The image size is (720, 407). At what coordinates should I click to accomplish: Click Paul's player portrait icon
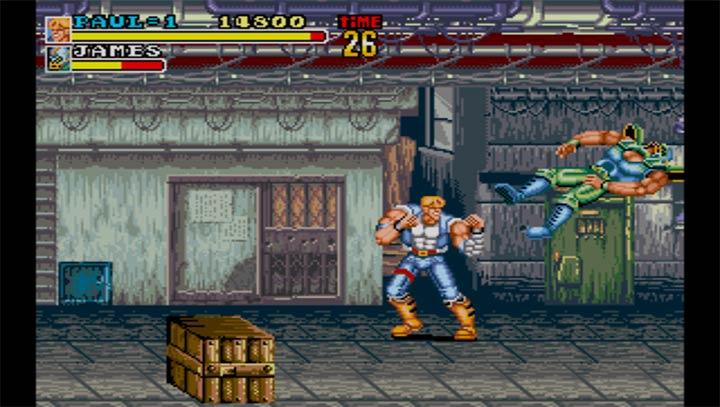pyautogui.click(x=58, y=29)
